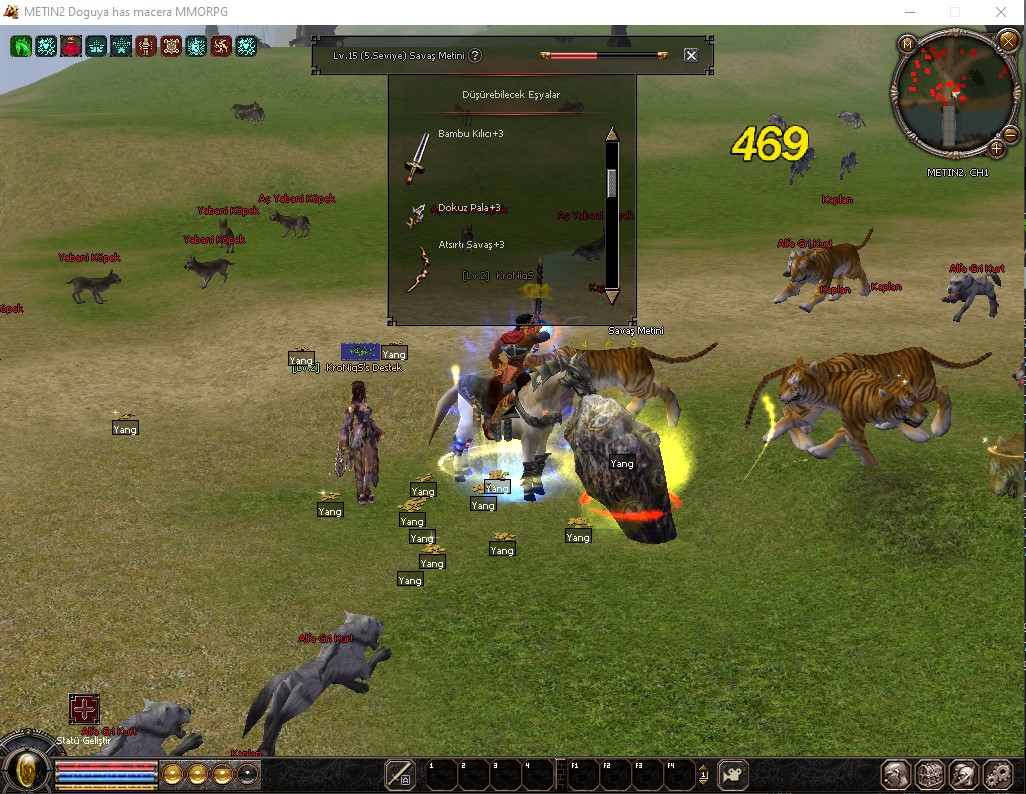Viewport: 1026px width, 794px height.
Task: Minimize the METIN2 game window
Action: point(908,12)
